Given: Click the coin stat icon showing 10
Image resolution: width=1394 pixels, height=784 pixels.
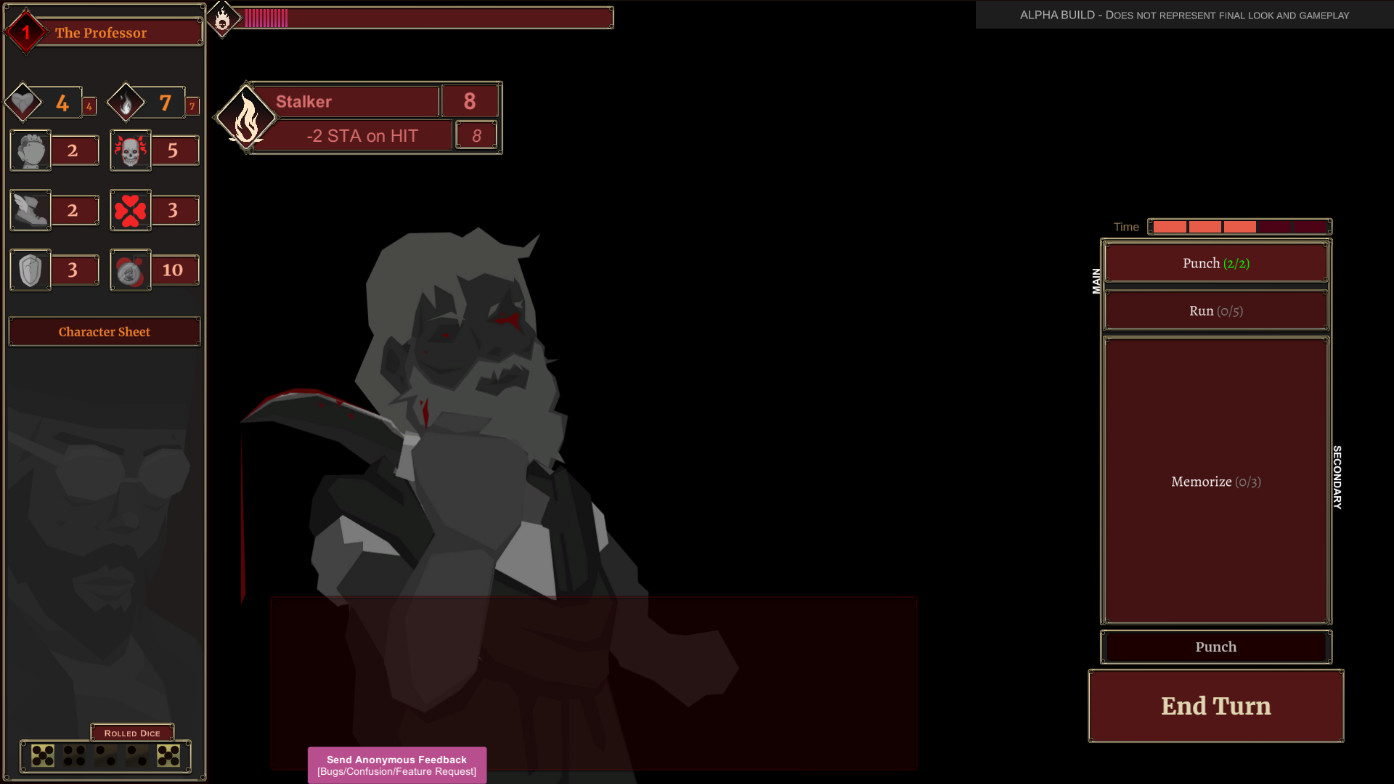Looking at the screenshot, I should [x=130, y=269].
